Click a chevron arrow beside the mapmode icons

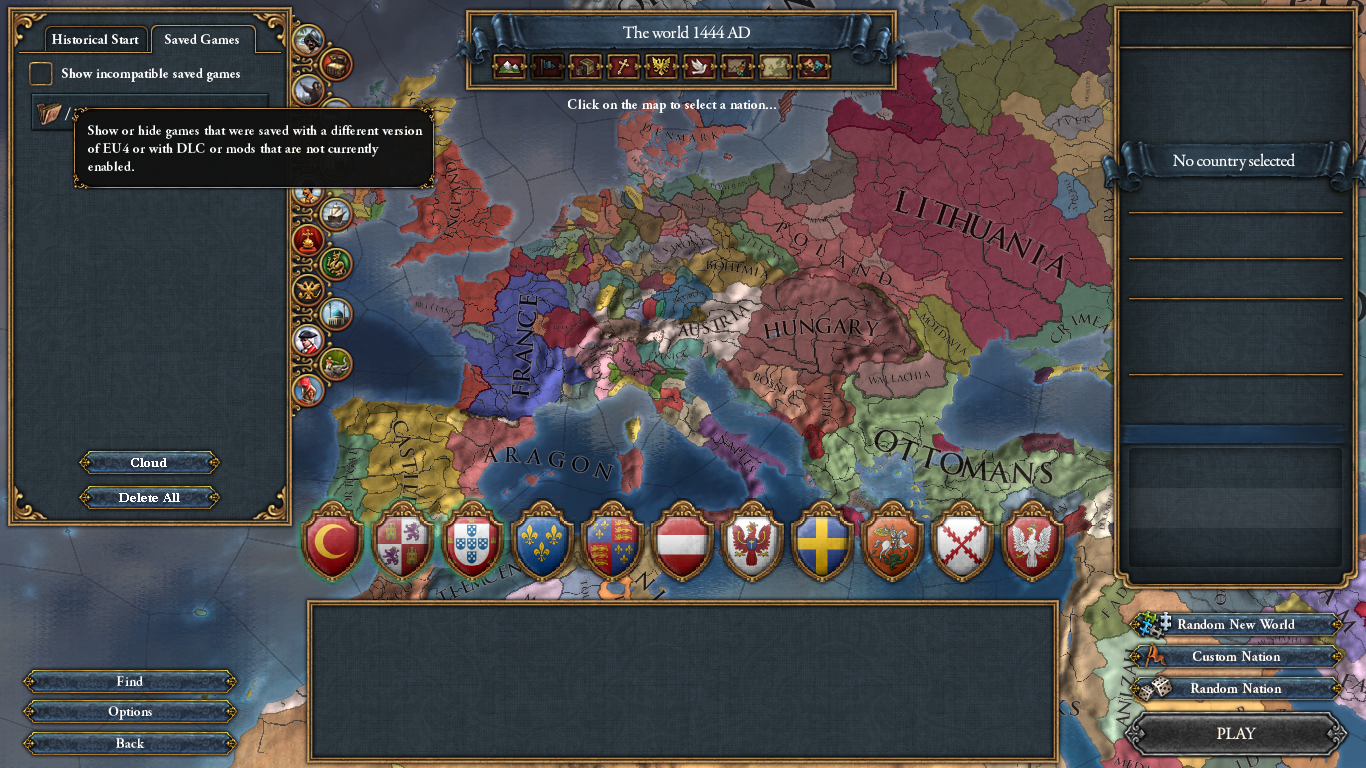point(526,66)
